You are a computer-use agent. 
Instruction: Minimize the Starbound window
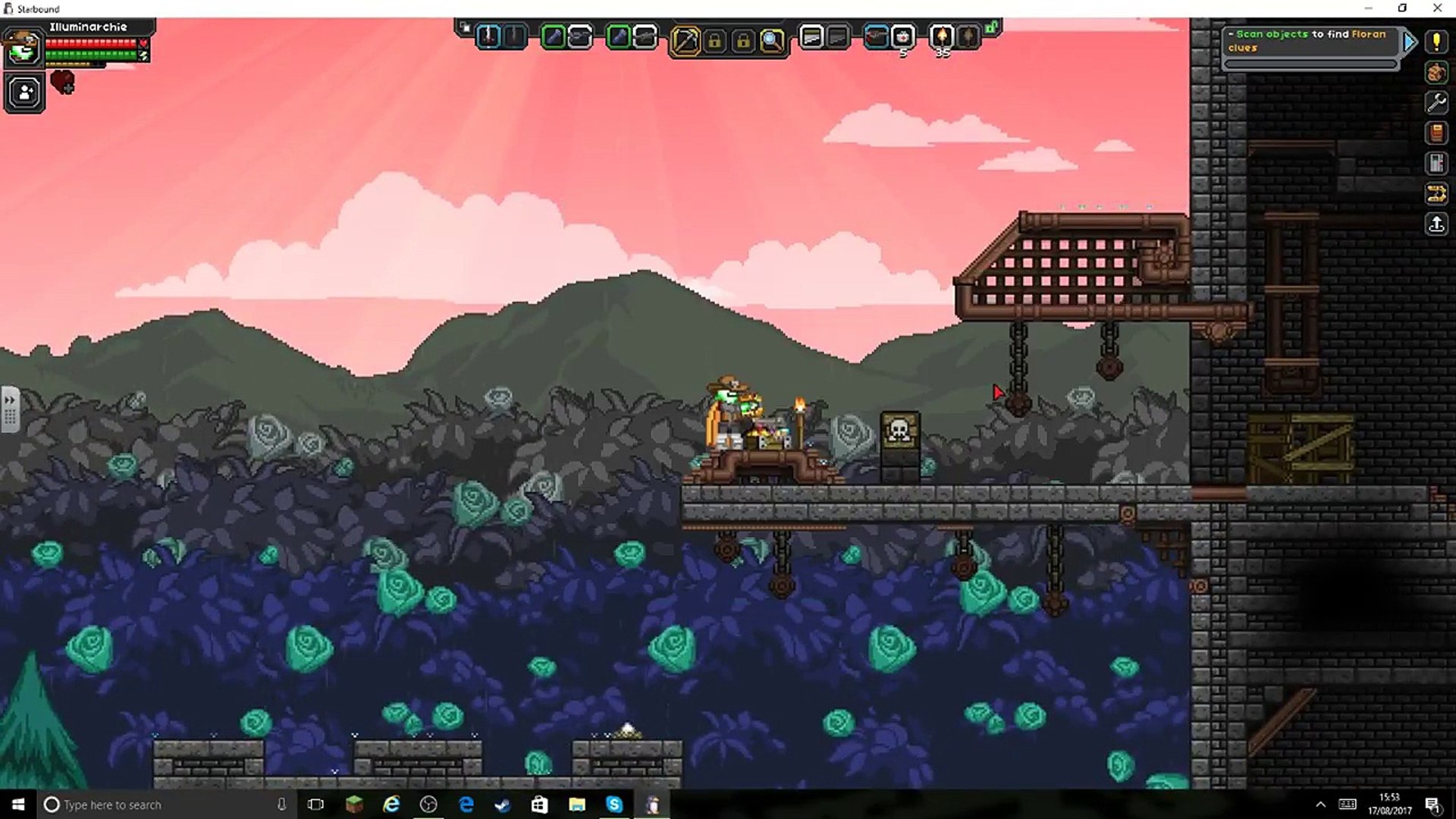1369,8
